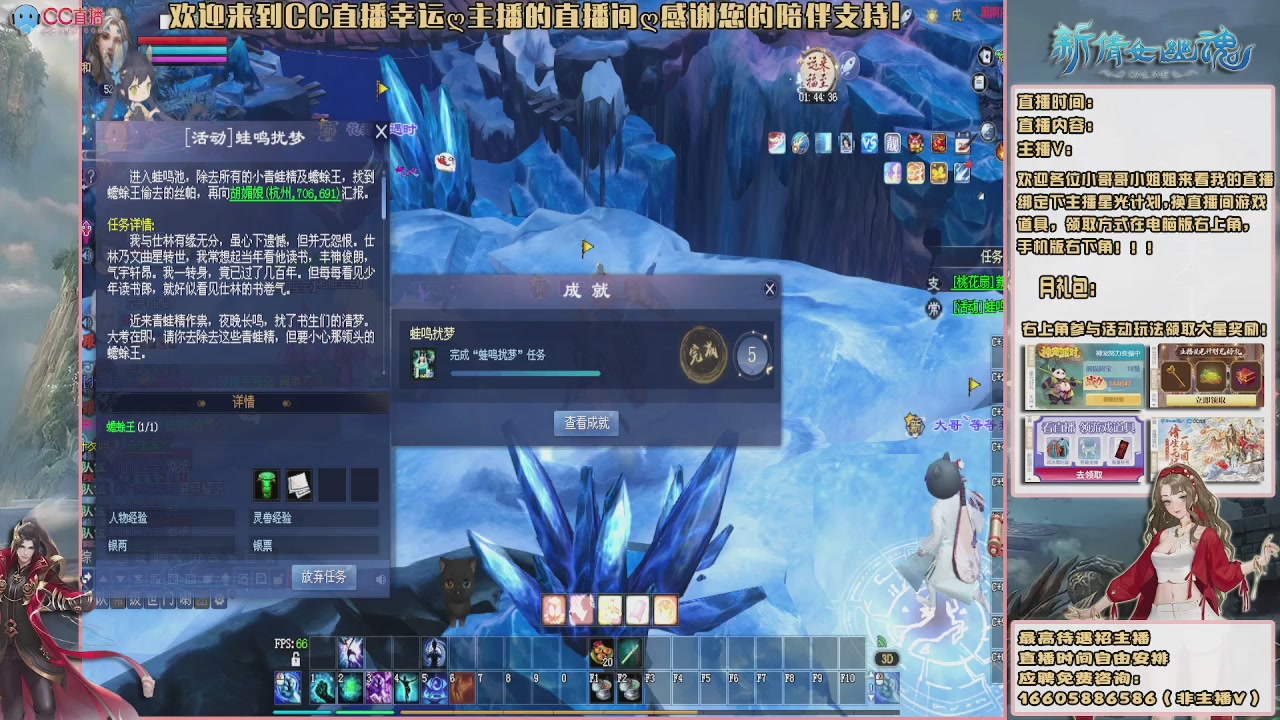Click the 靓 appearance icon in top toolbar

tap(892, 142)
